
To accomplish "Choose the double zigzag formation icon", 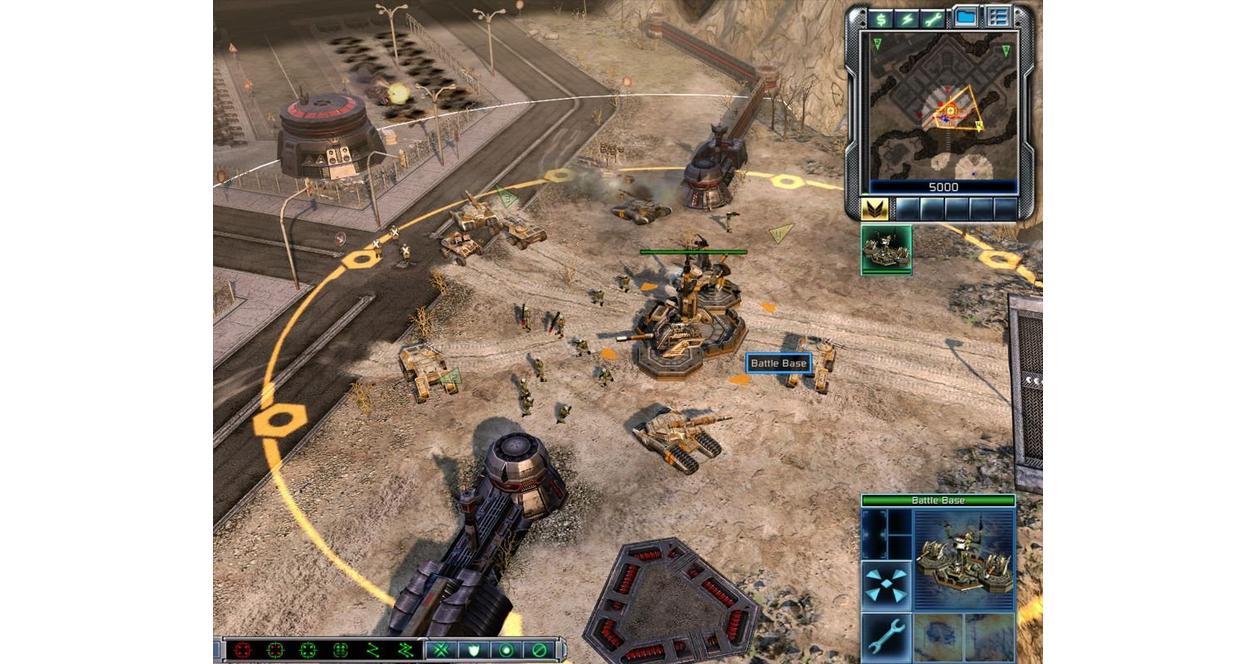I will (404, 650).
